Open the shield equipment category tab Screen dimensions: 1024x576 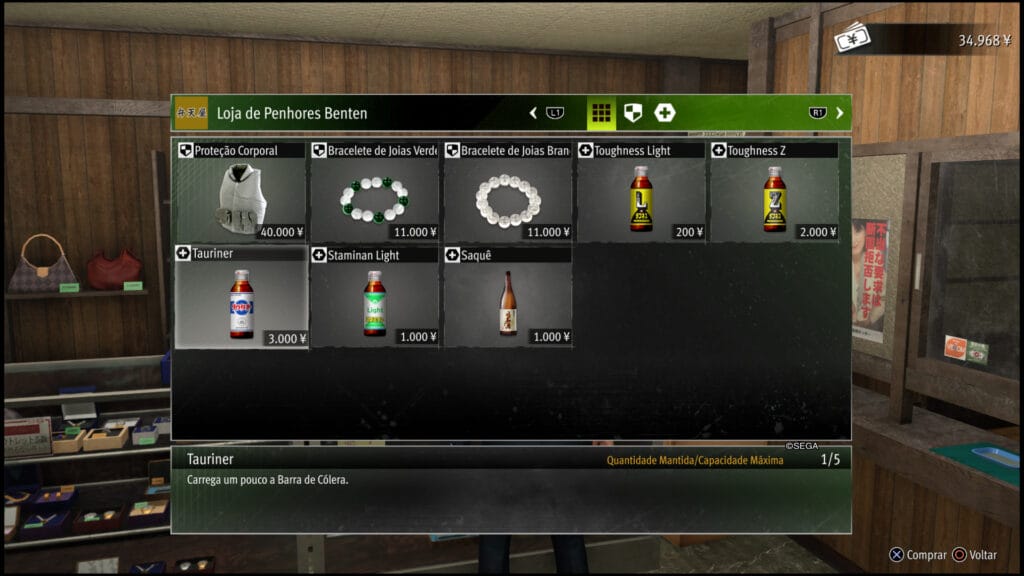[632, 113]
